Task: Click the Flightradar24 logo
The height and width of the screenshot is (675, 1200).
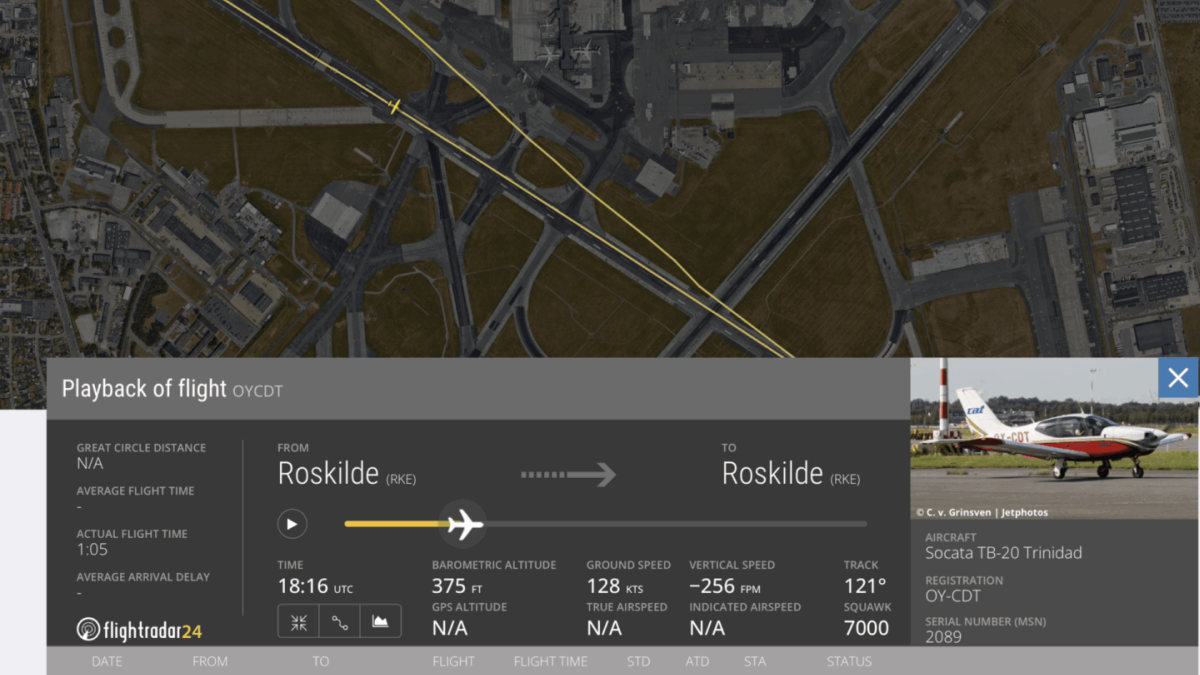Action: coord(139,629)
